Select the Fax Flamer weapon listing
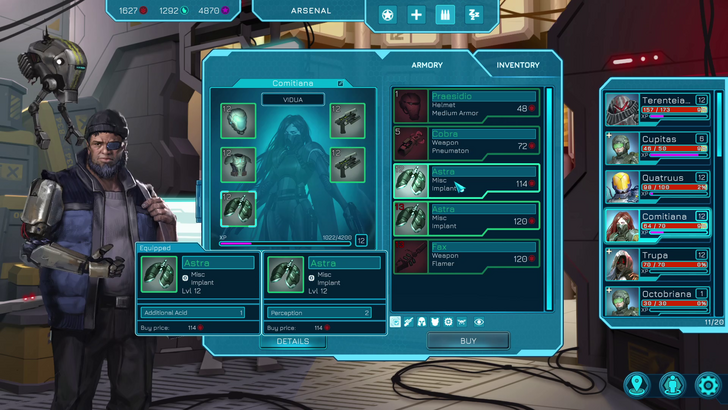728x410 pixels. point(466,256)
